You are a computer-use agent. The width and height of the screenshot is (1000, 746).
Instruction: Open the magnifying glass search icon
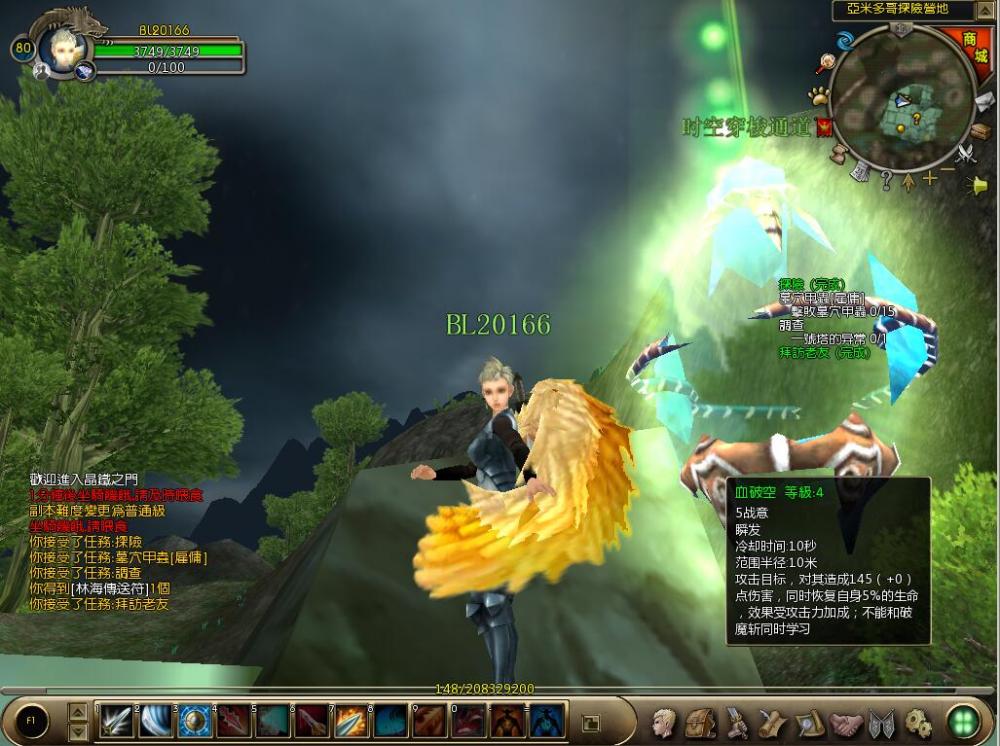coord(826,64)
